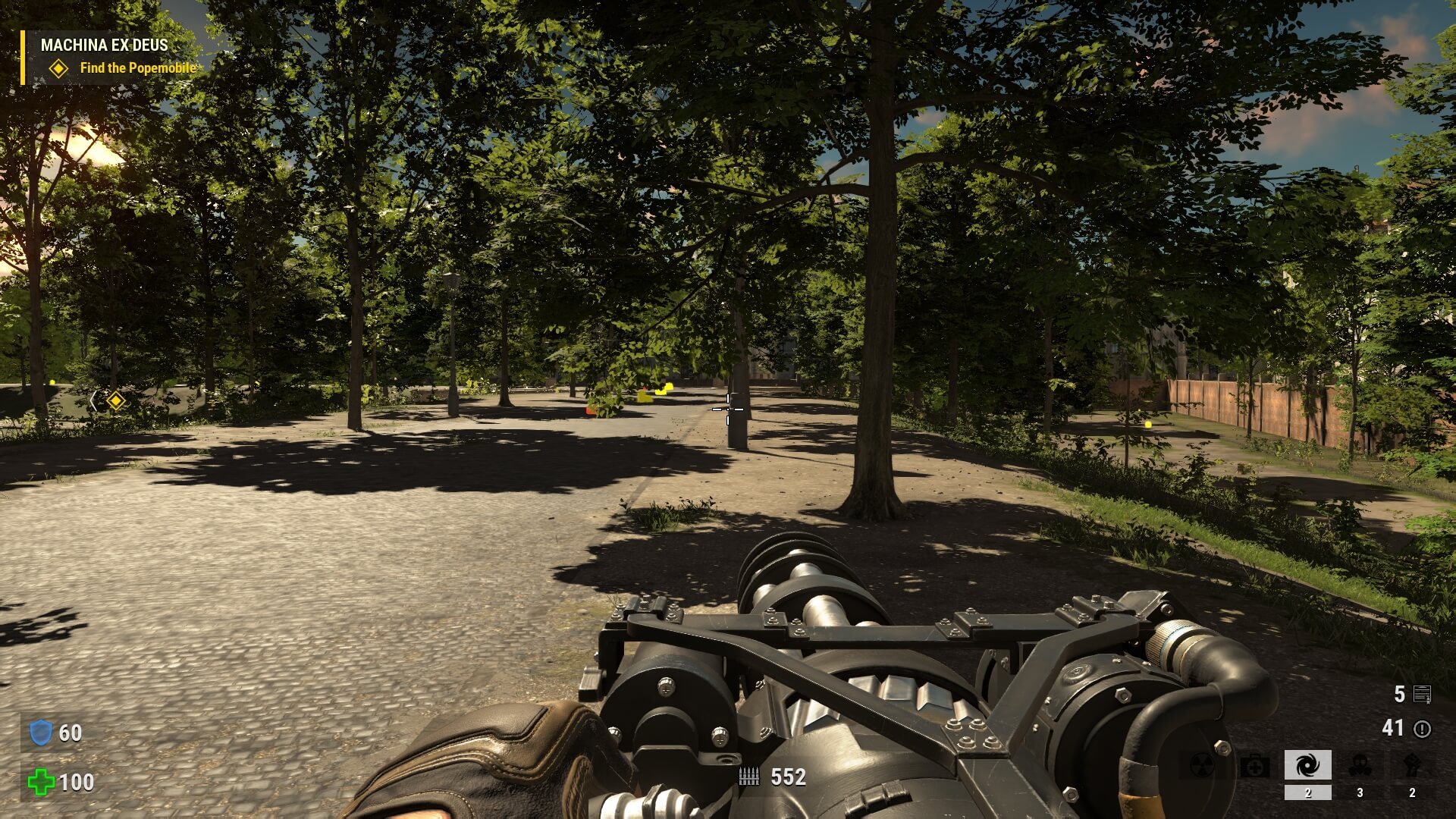Pick the medkit gadget slot

pos(1255,766)
